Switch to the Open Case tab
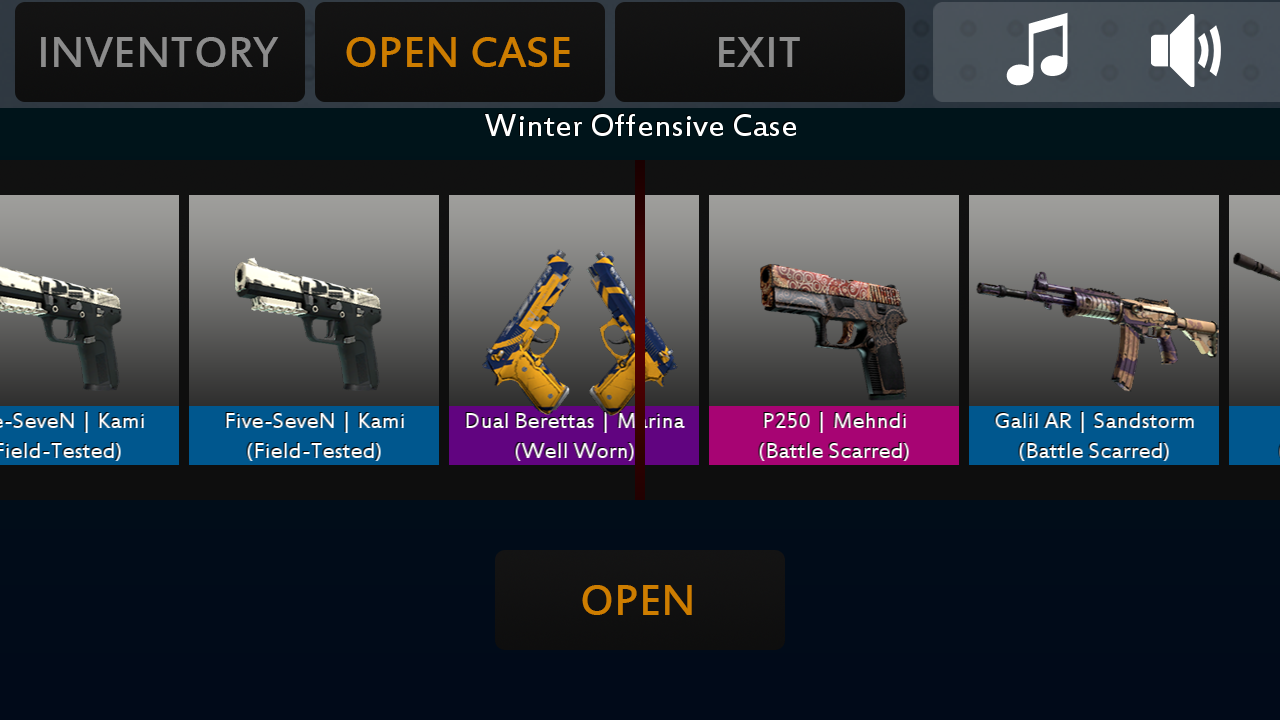This screenshot has height=720, width=1280. click(x=459, y=52)
